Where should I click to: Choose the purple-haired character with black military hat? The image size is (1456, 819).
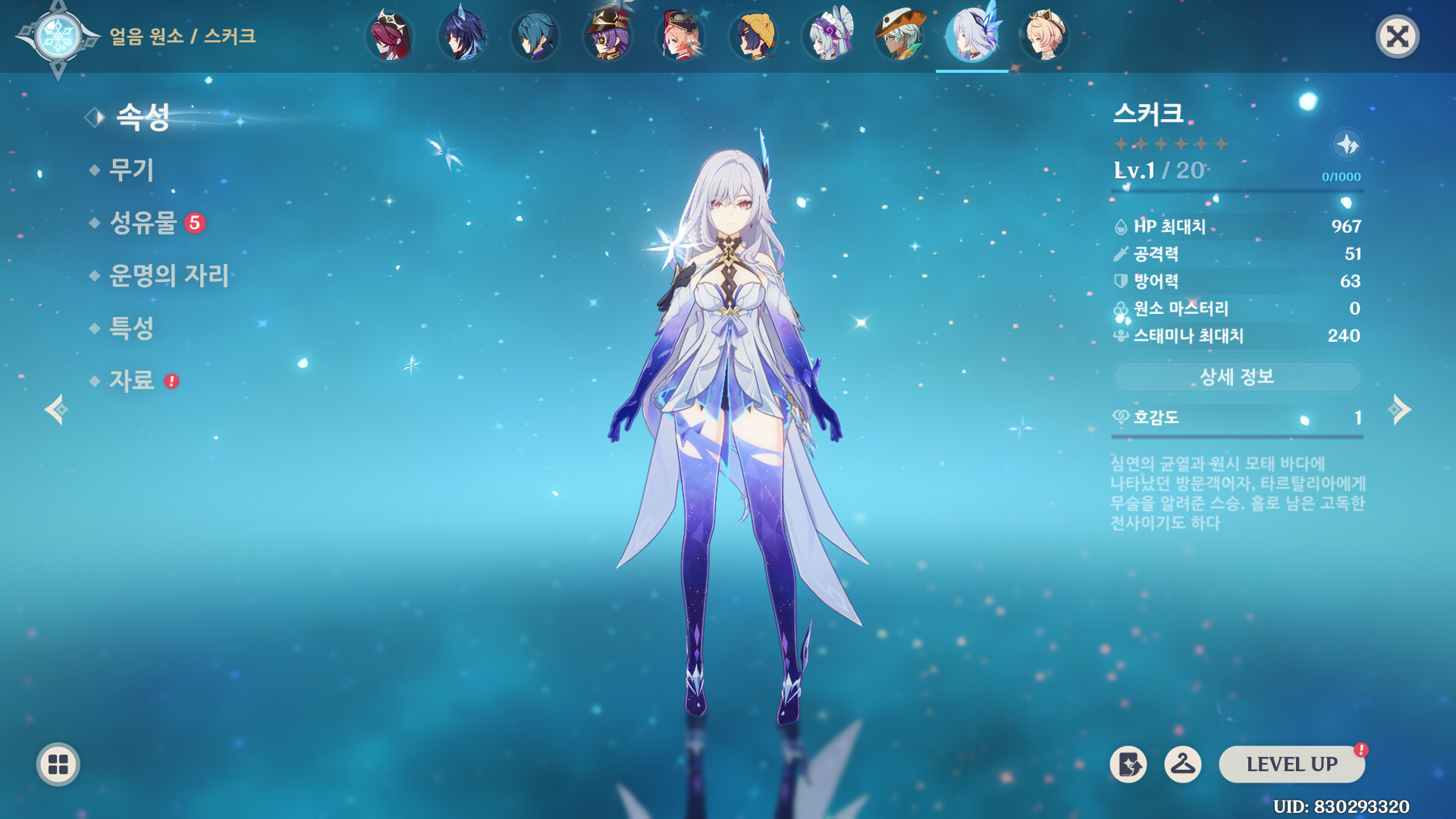(608, 36)
